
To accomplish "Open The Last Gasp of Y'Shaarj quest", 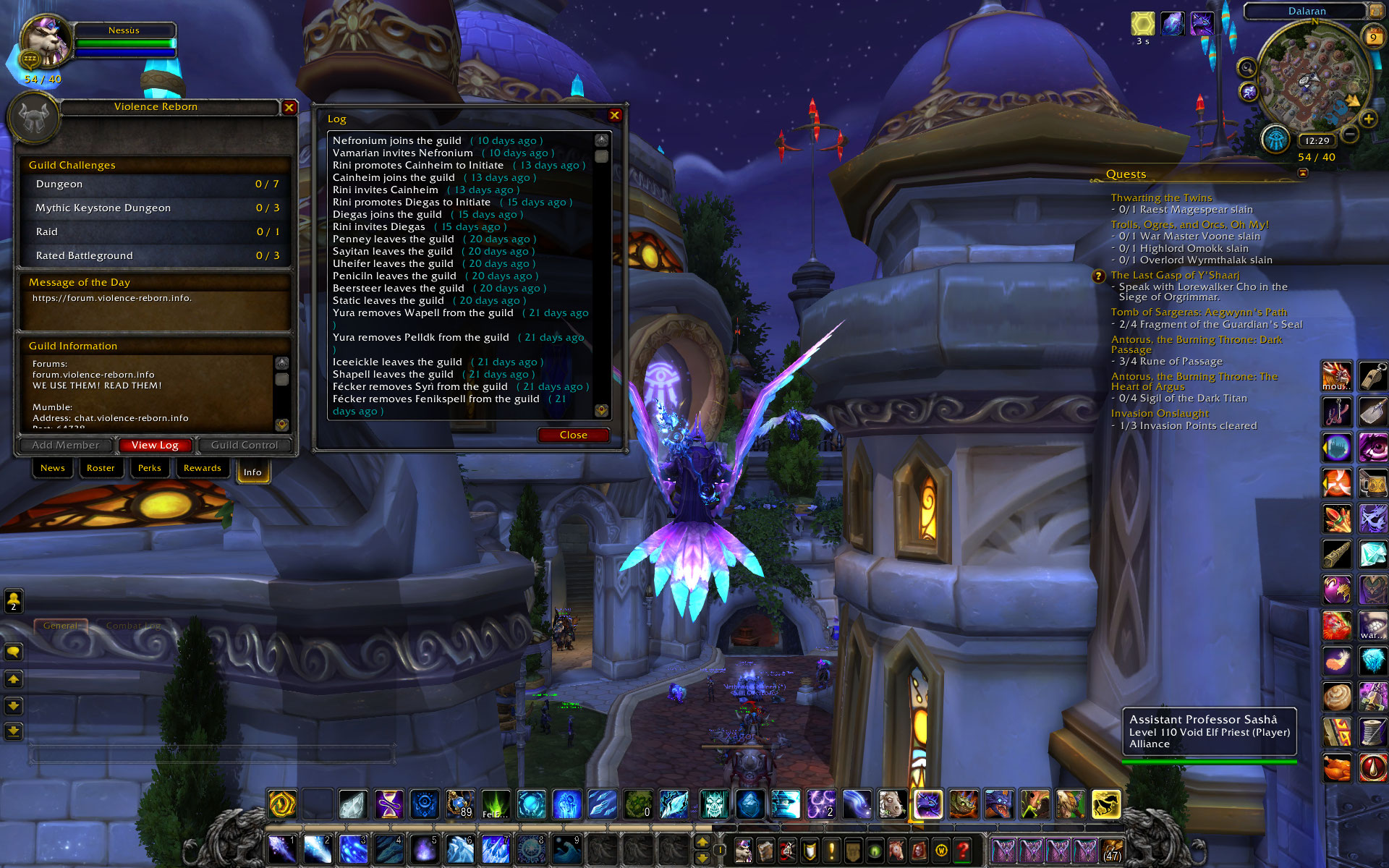I will coord(1175,275).
